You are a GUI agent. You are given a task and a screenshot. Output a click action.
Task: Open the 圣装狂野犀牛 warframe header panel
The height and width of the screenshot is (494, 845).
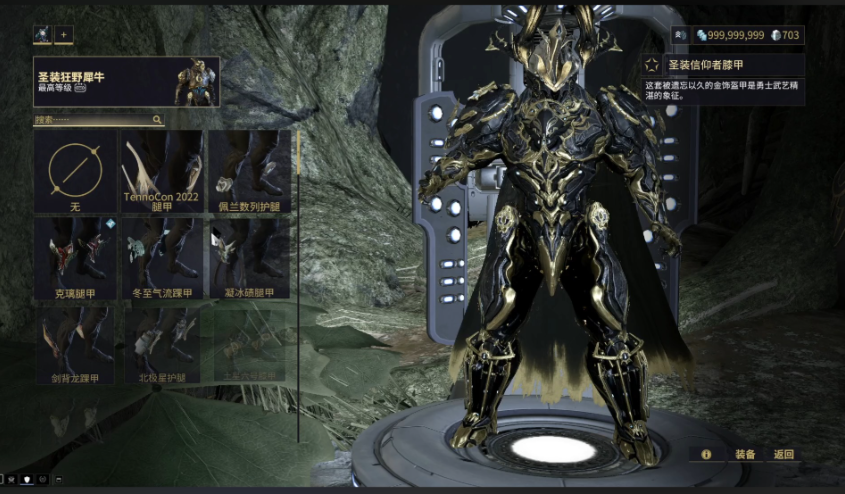coord(126,82)
